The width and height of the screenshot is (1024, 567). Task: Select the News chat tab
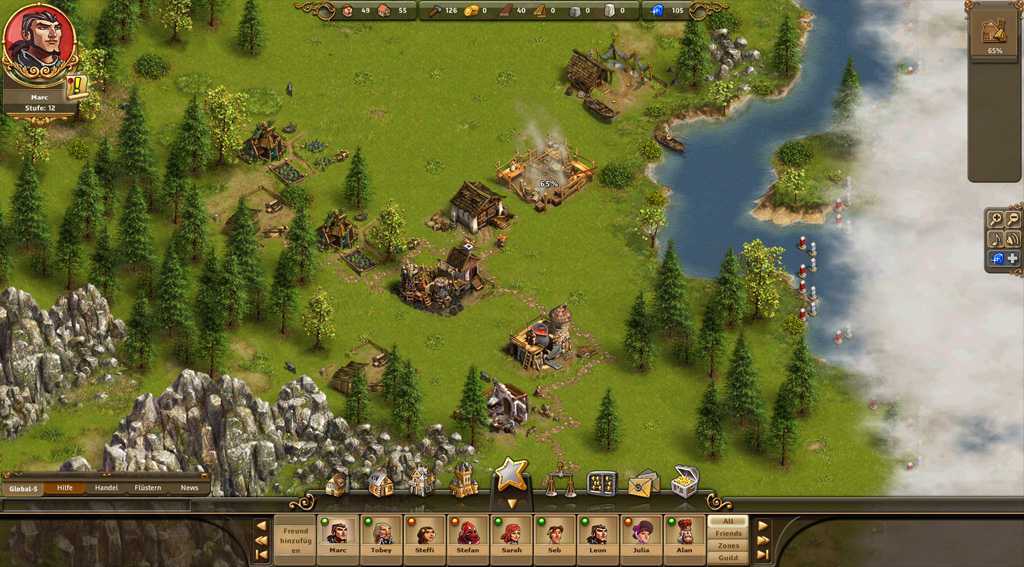click(x=189, y=488)
